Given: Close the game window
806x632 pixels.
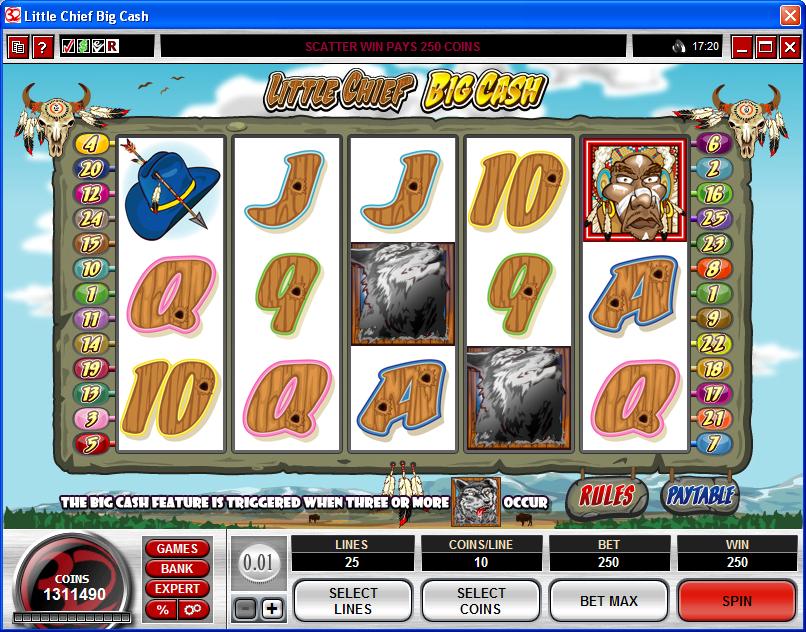Looking at the screenshot, I should pyautogui.click(x=789, y=46).
